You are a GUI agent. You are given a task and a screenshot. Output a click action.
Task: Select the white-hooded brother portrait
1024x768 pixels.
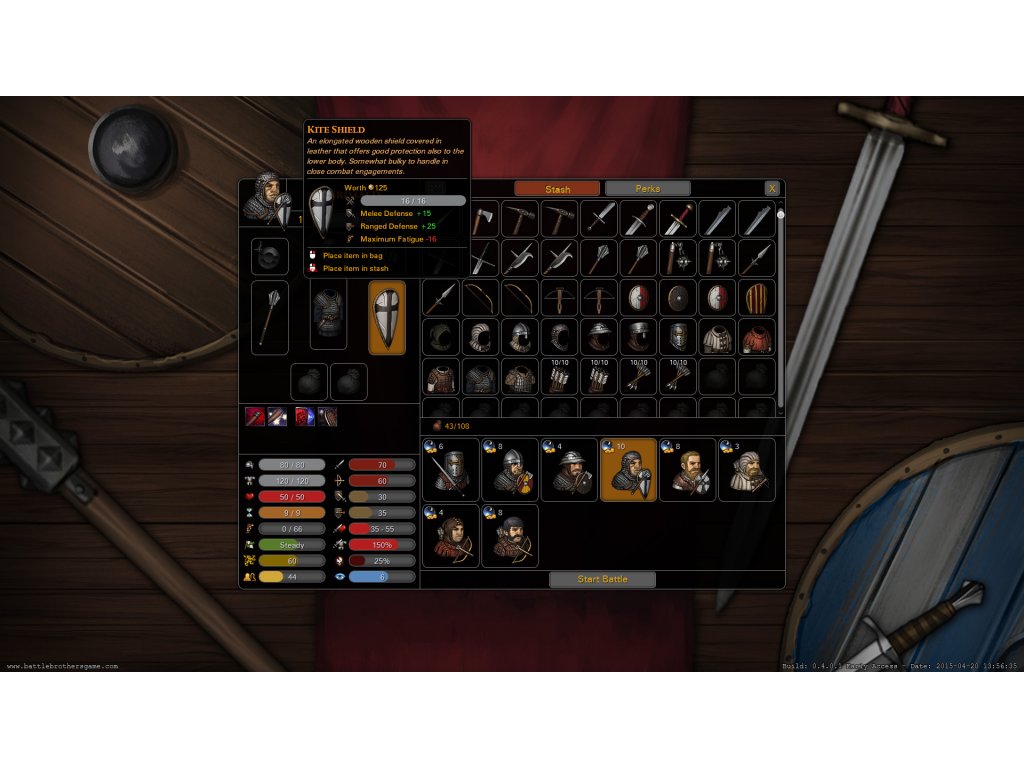tap(746, 470)
